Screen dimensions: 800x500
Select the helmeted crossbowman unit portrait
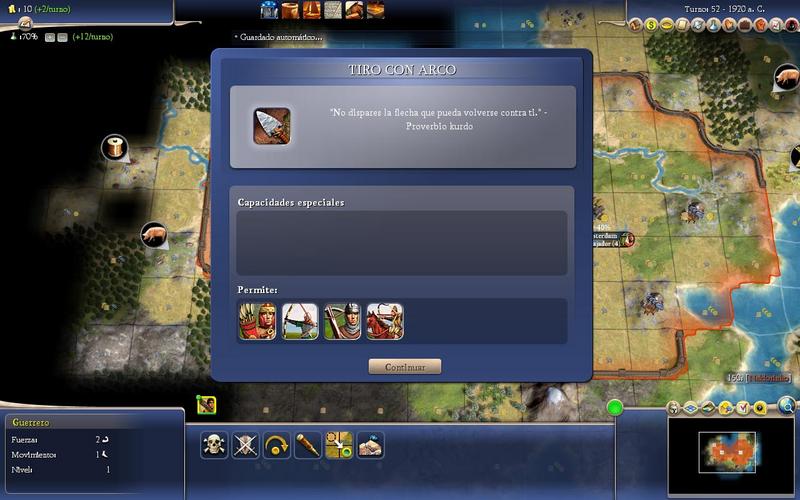click(x=342, y=322)
